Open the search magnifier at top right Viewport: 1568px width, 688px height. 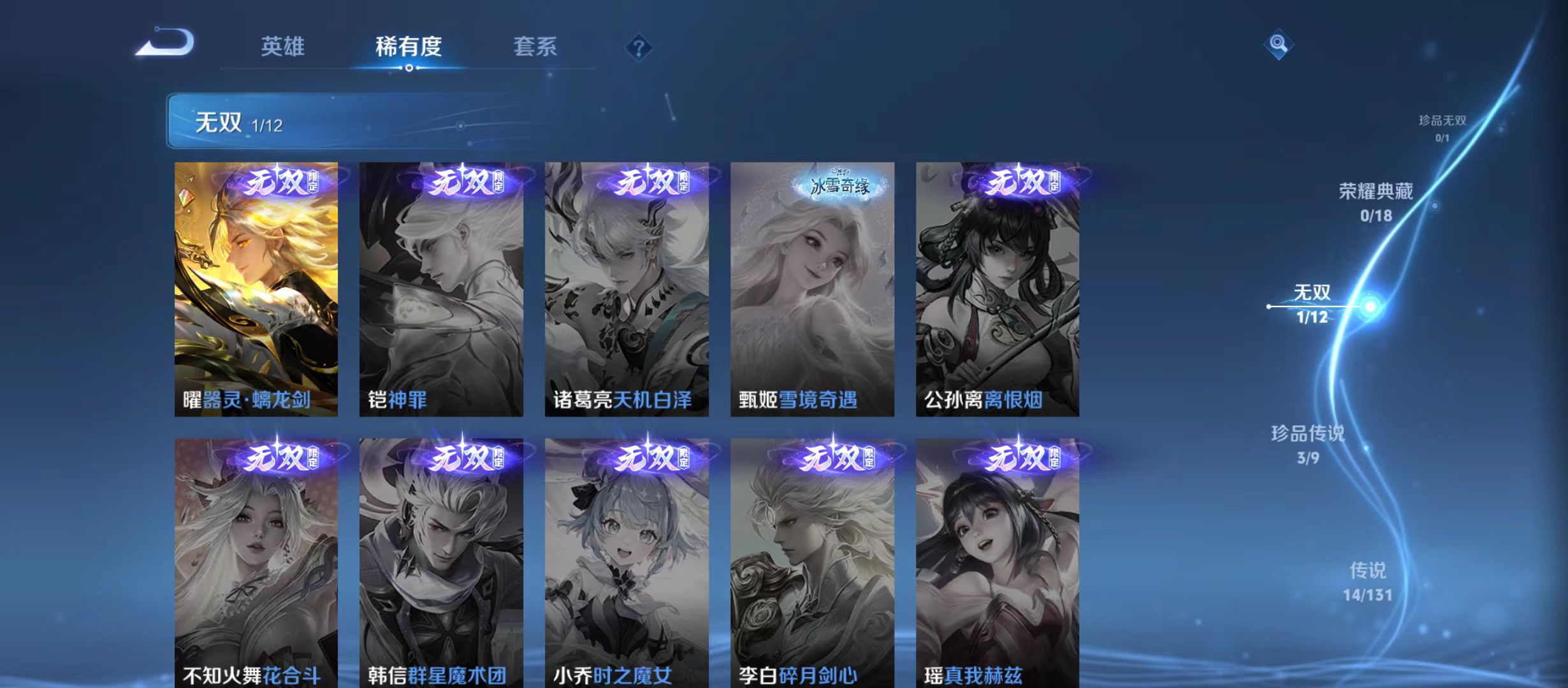pos(1277,45)
